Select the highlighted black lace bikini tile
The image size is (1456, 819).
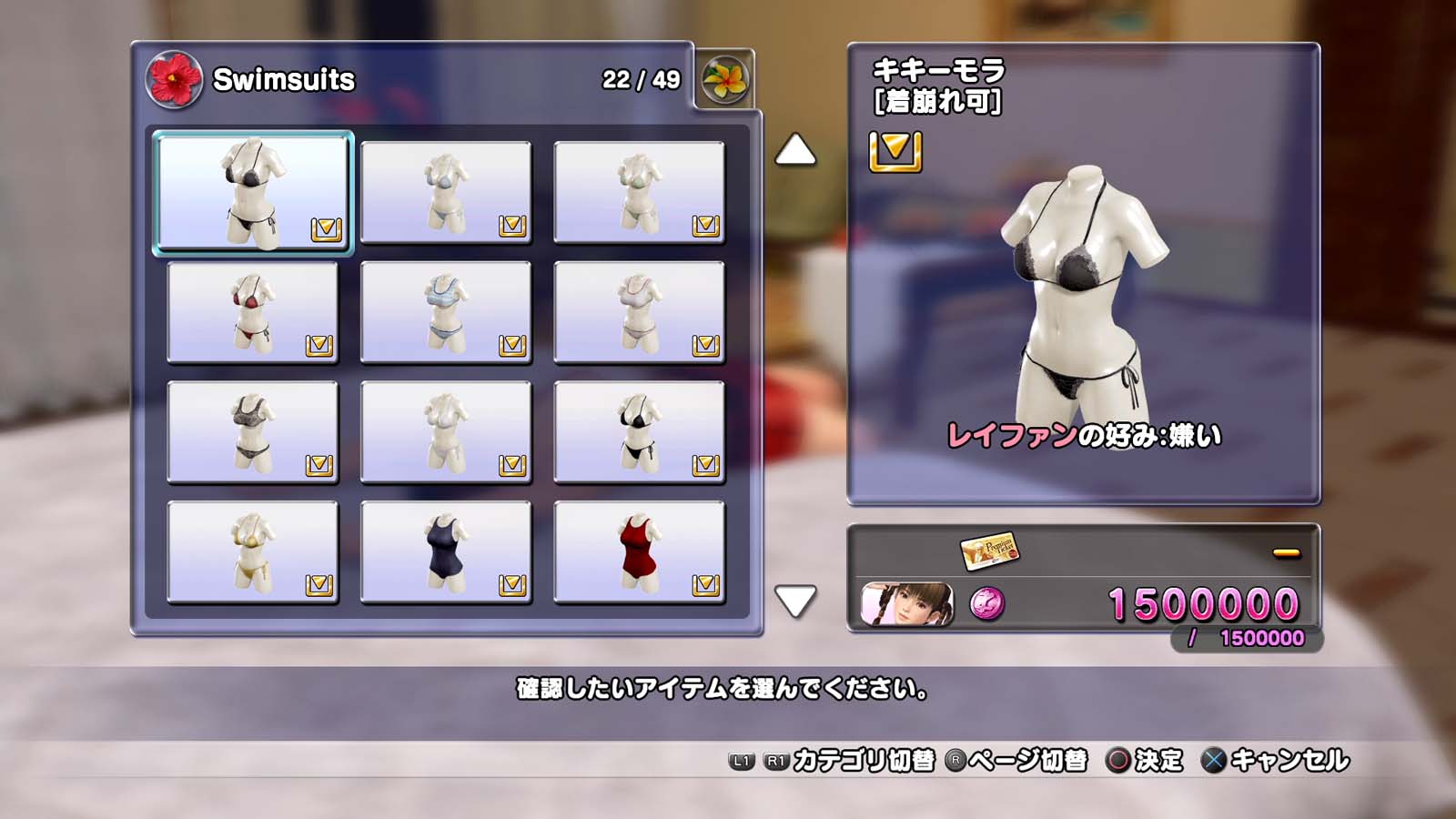pos(253,193)
